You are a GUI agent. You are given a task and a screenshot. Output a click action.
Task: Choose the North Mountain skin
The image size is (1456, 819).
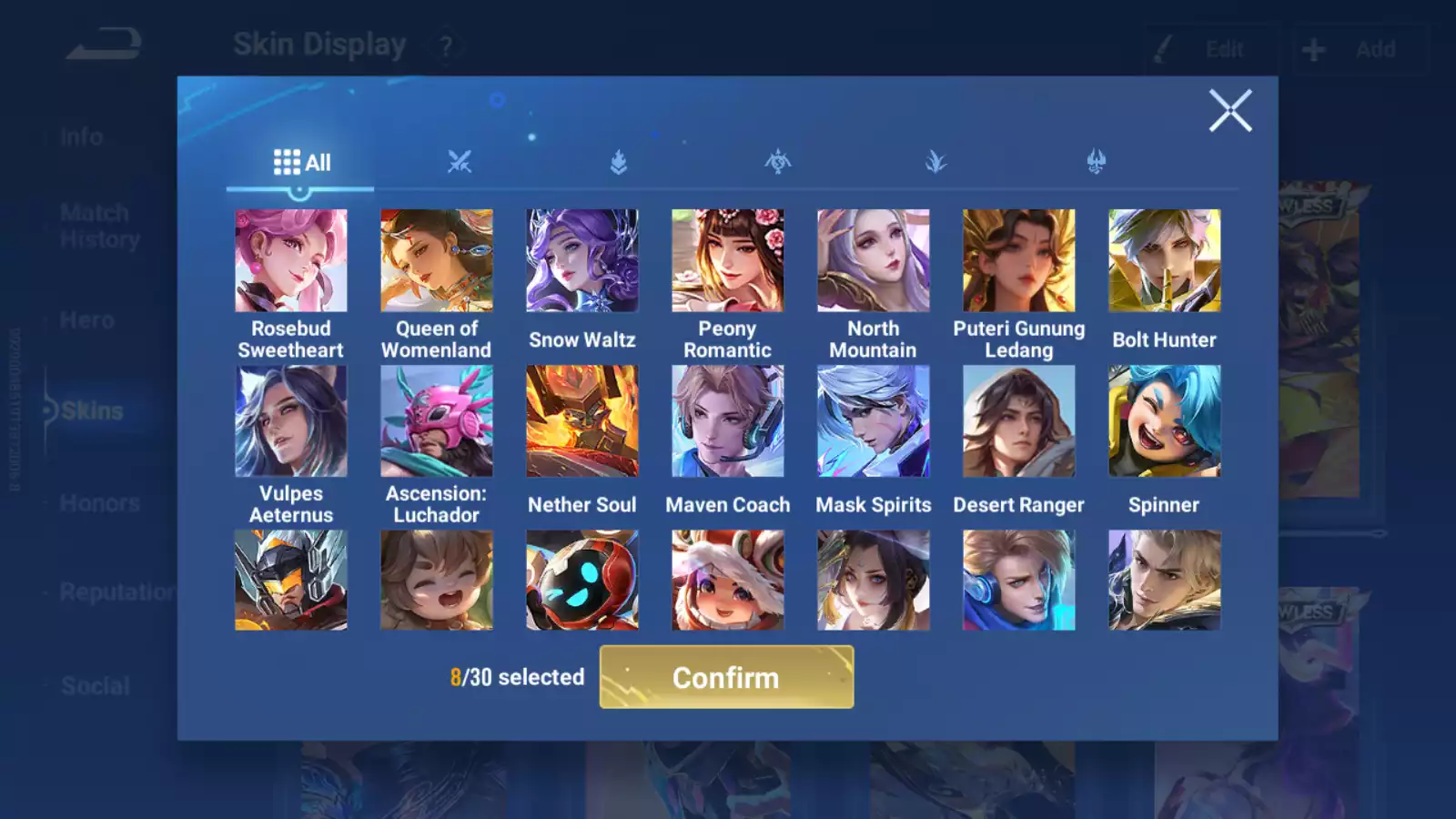(873, 261)
